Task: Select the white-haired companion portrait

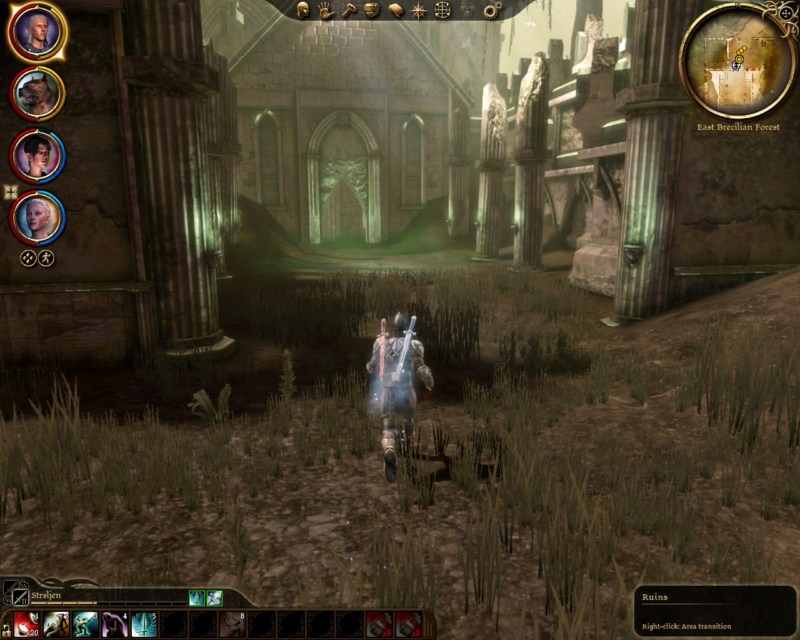Action: point(38,217)
